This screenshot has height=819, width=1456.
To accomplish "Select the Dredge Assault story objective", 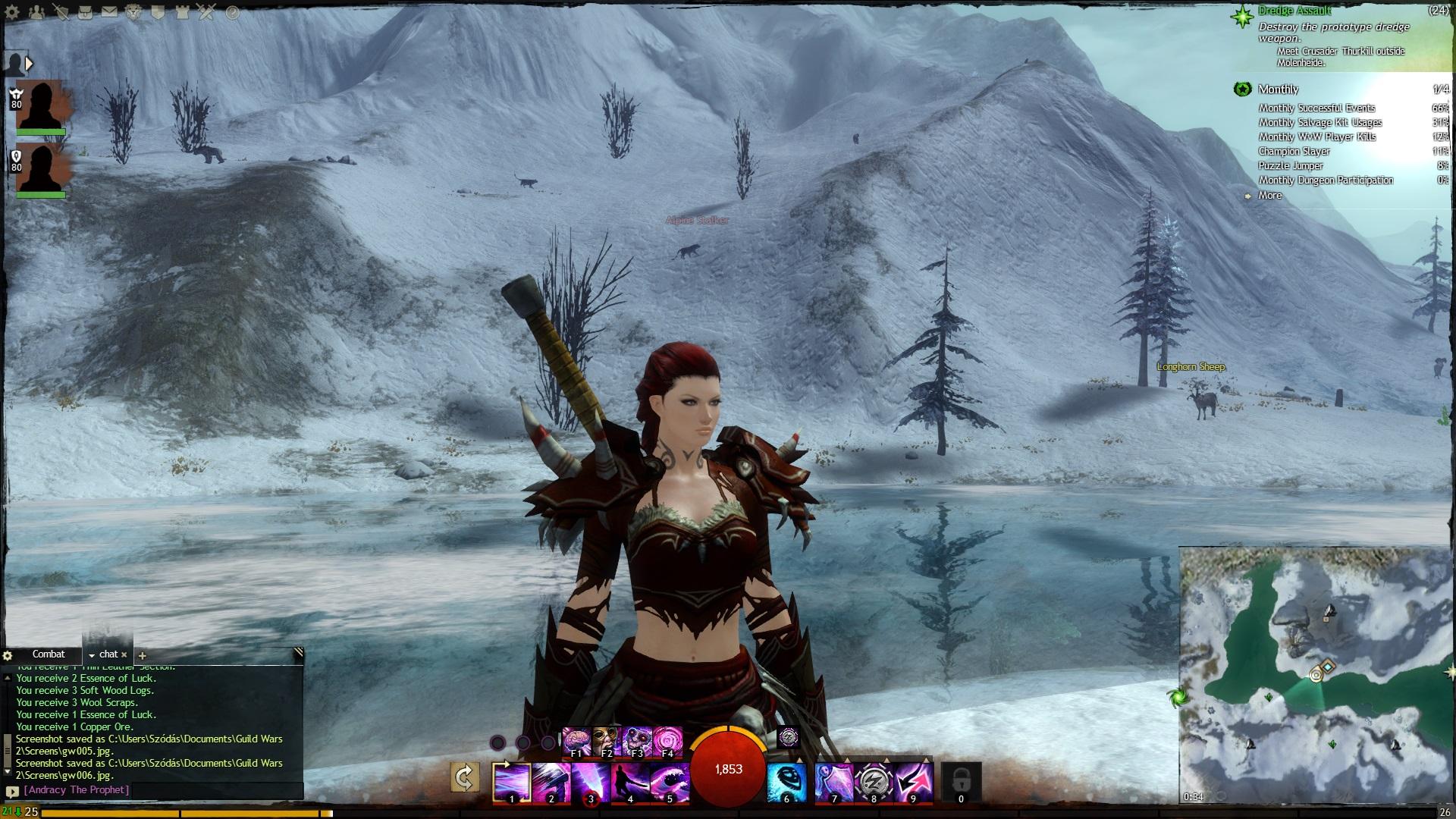I will [x=1294, y=11].
